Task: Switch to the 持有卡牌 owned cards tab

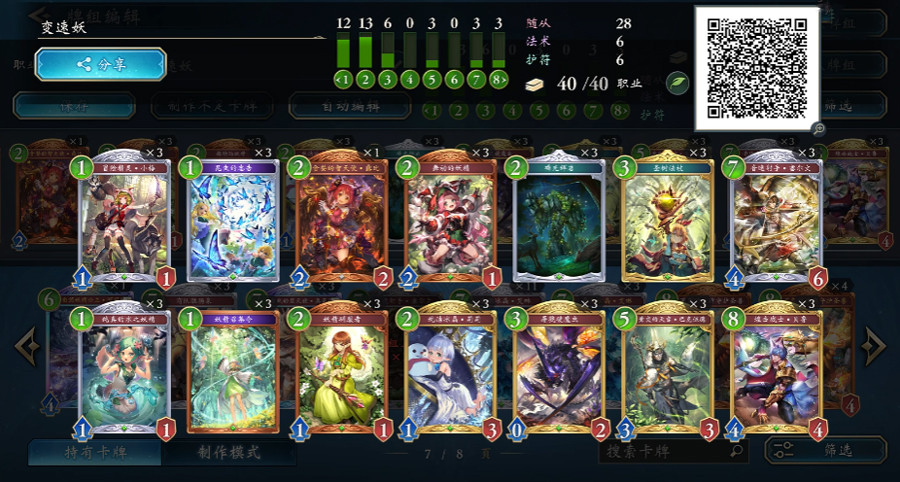Action: [x=93, y=452]
